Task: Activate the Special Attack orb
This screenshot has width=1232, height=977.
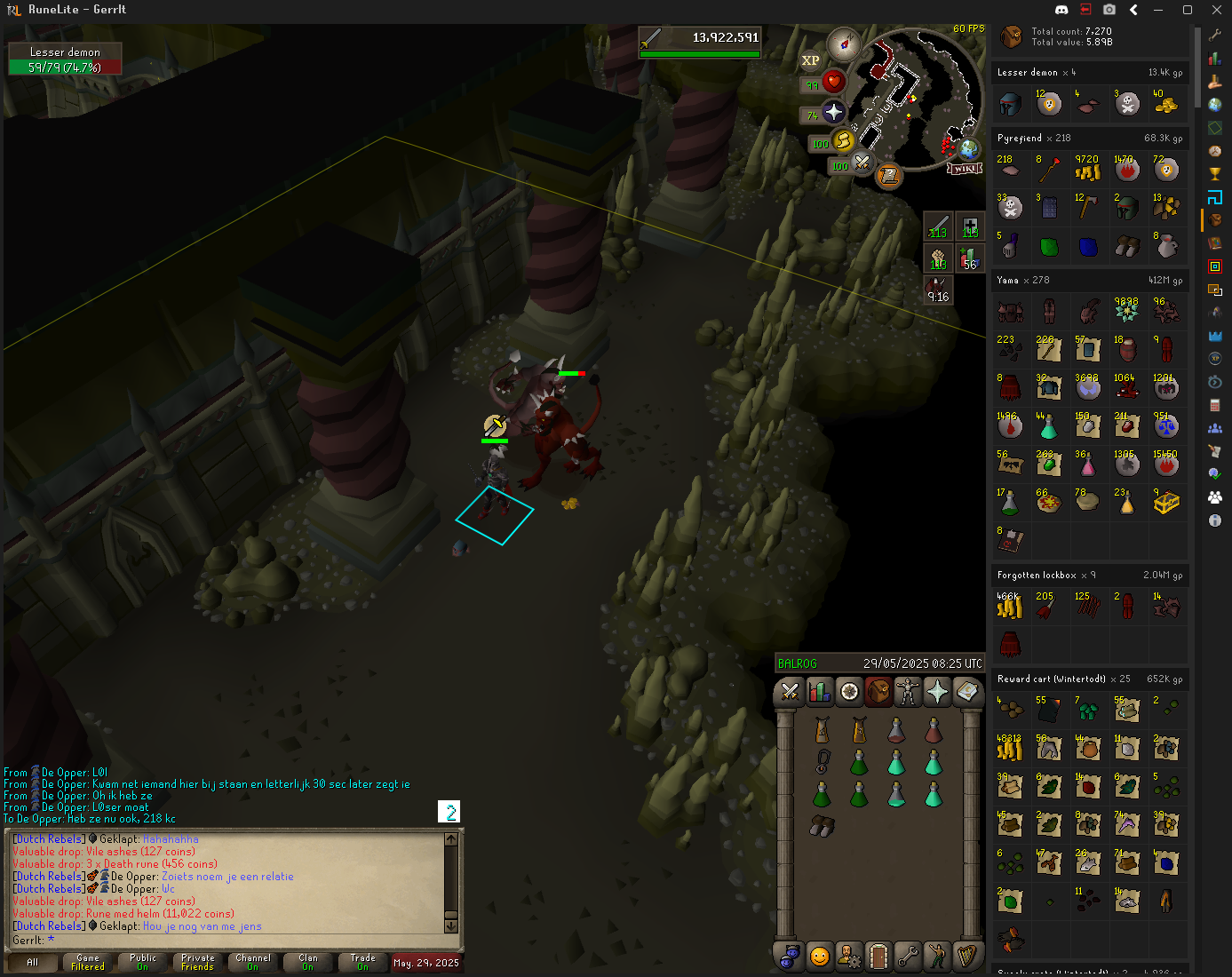Action: 862,163
